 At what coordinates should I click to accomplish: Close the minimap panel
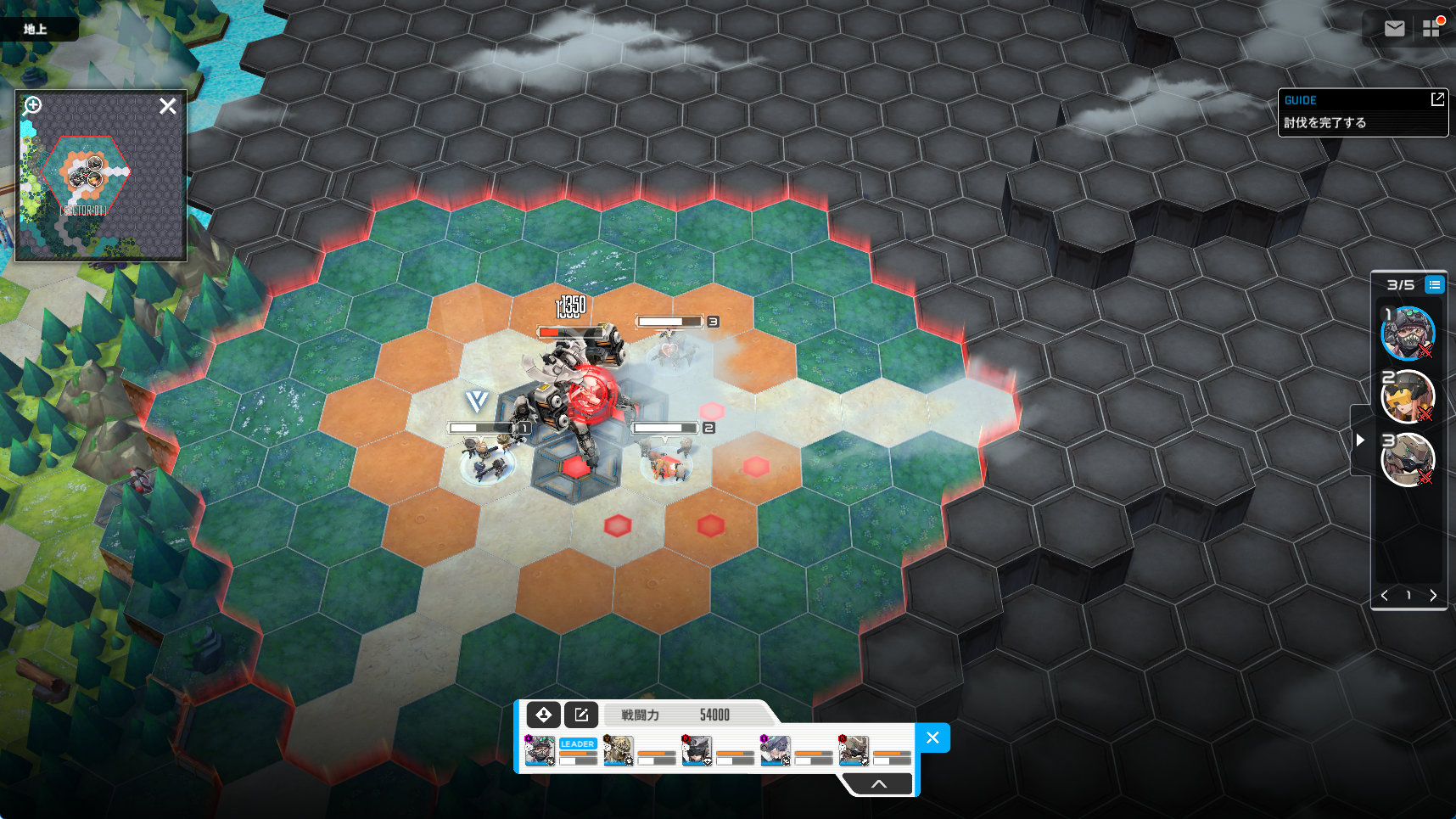tap(168, 106)
